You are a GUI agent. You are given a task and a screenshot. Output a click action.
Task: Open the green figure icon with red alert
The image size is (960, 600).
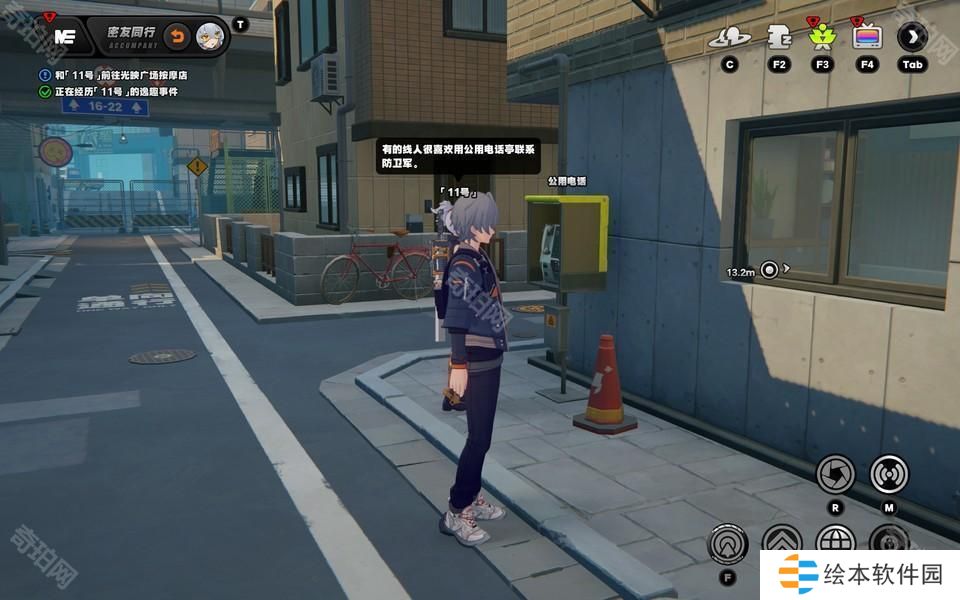click(x=822, y=37)
